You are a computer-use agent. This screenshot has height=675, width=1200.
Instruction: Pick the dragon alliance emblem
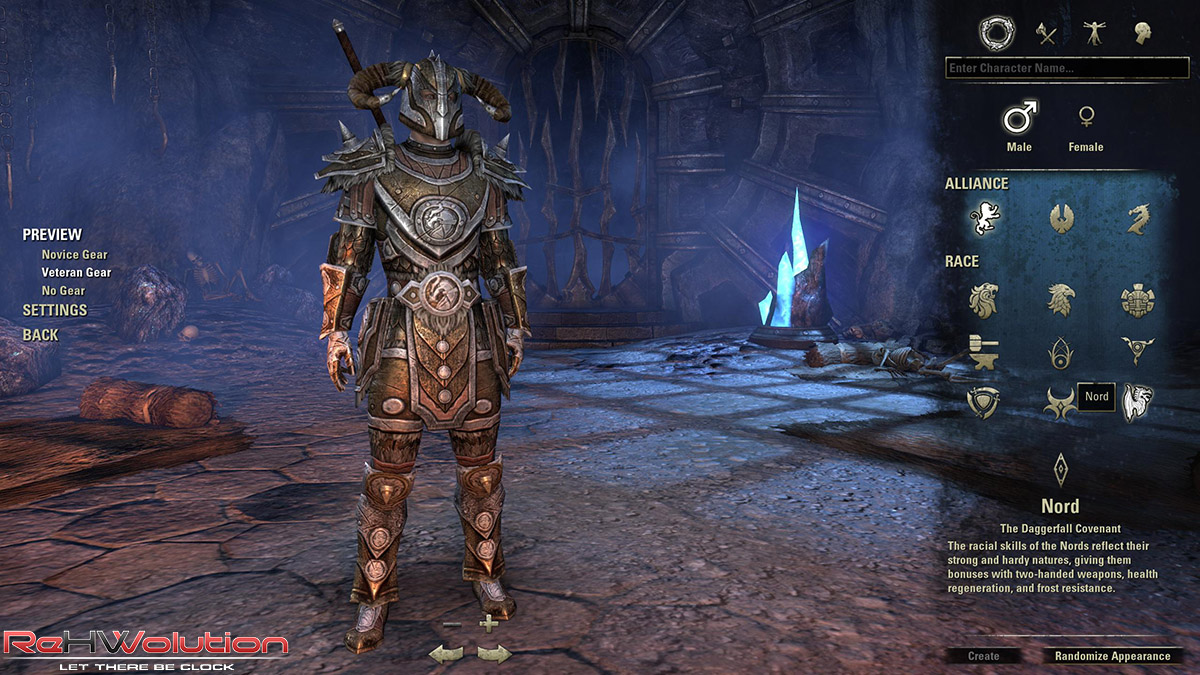pos(1137,217)
